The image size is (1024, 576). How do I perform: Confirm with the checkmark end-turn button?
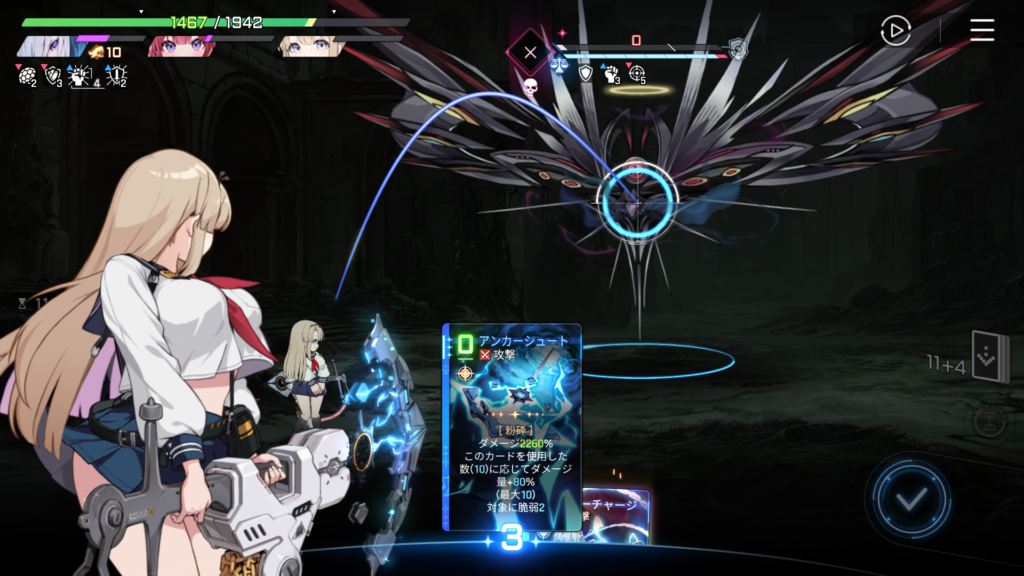pos(909,499)
